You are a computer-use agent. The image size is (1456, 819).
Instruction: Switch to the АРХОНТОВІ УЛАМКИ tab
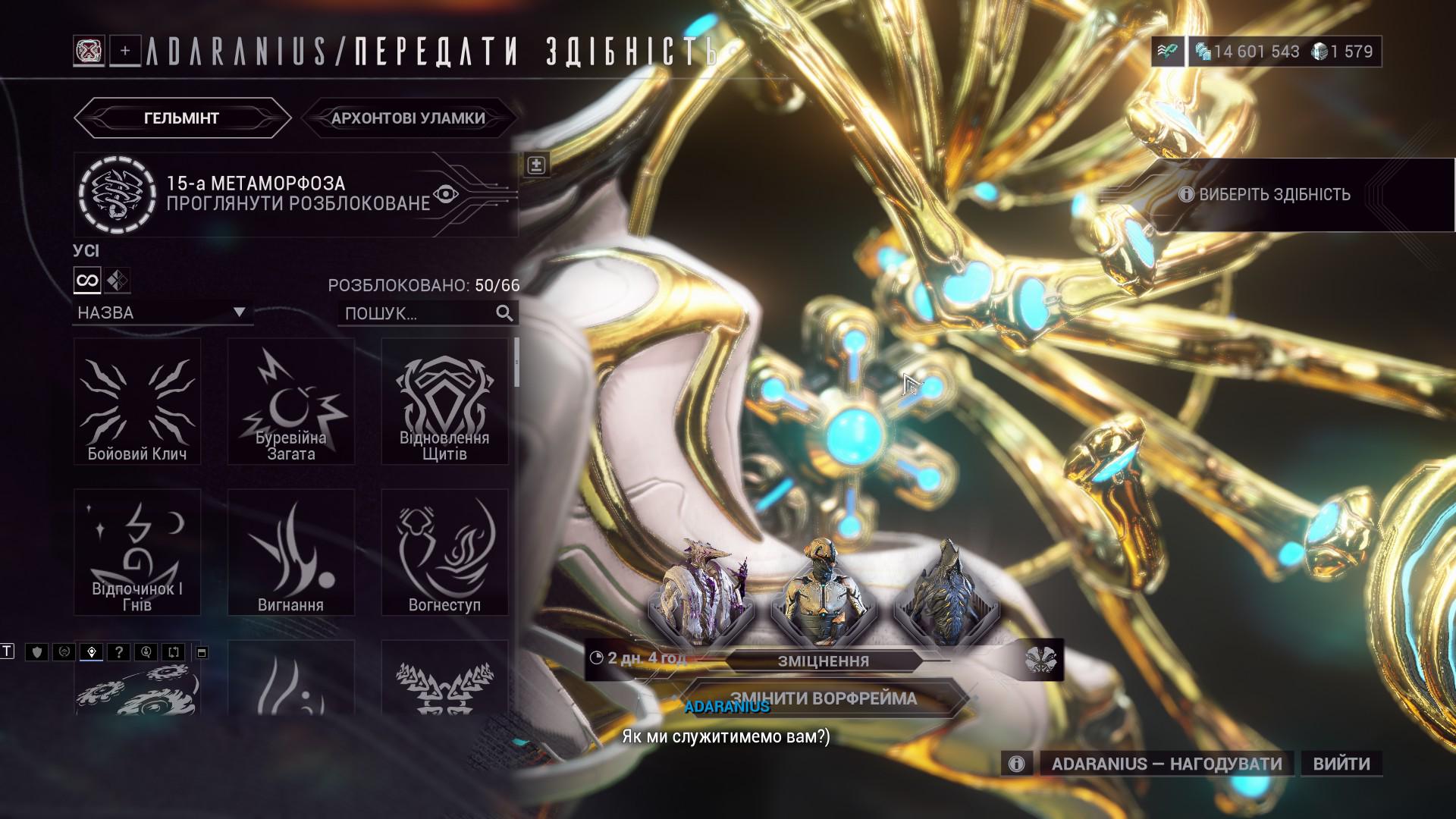point(407,118)
